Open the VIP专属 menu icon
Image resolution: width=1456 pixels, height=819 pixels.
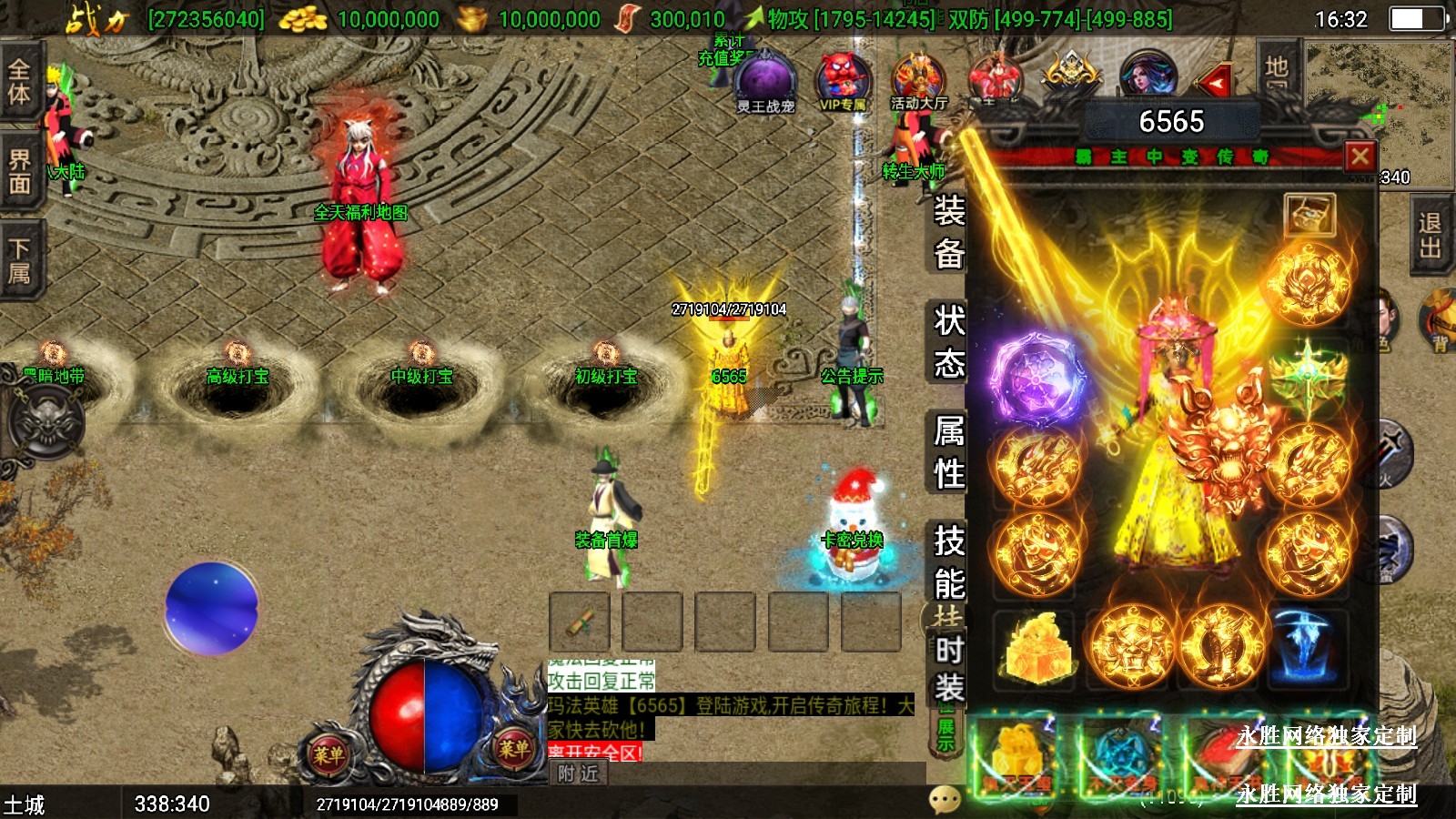[844, 82]
